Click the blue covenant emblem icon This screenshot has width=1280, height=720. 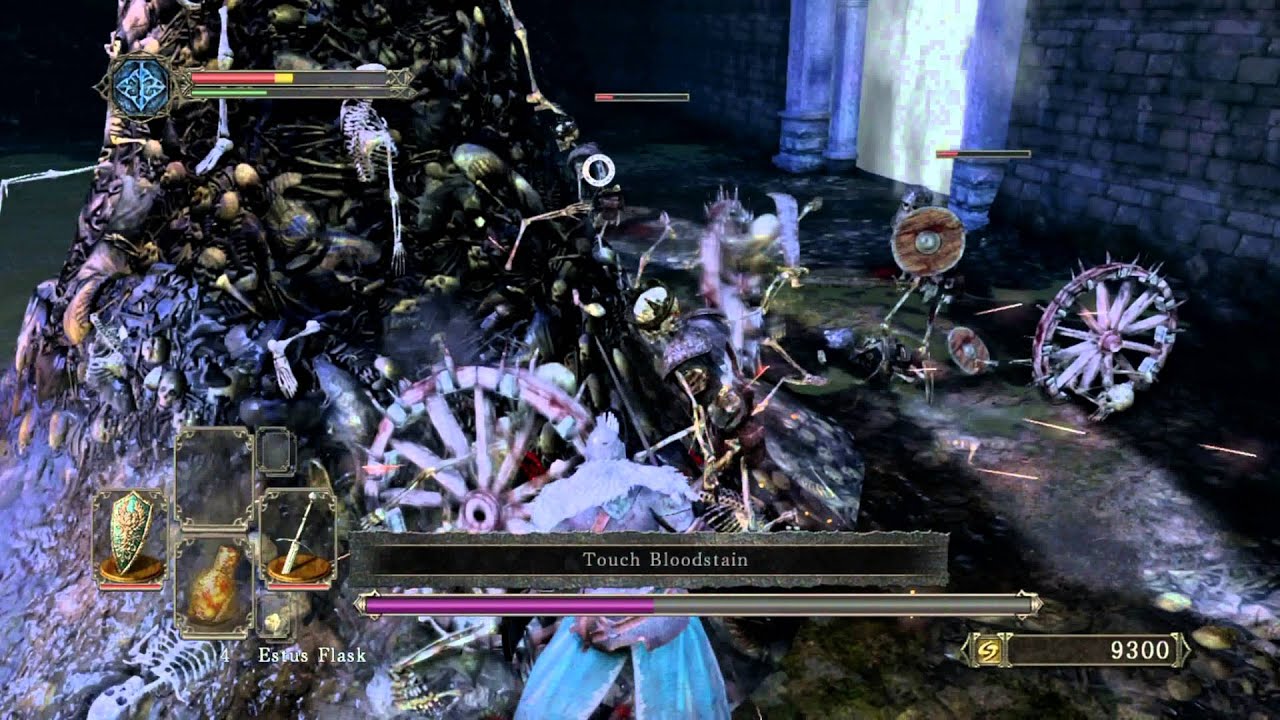pos(138,85)
